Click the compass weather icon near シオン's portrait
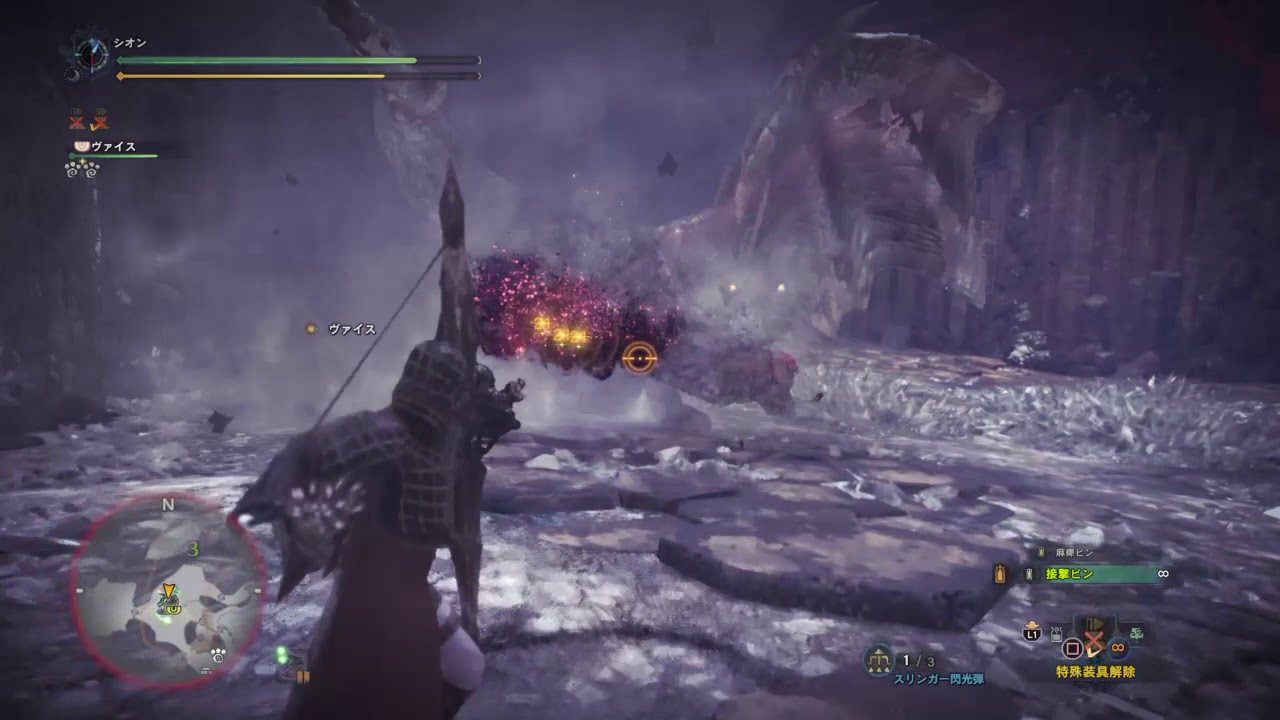The image size is (1280, 720). click(92, 54)
